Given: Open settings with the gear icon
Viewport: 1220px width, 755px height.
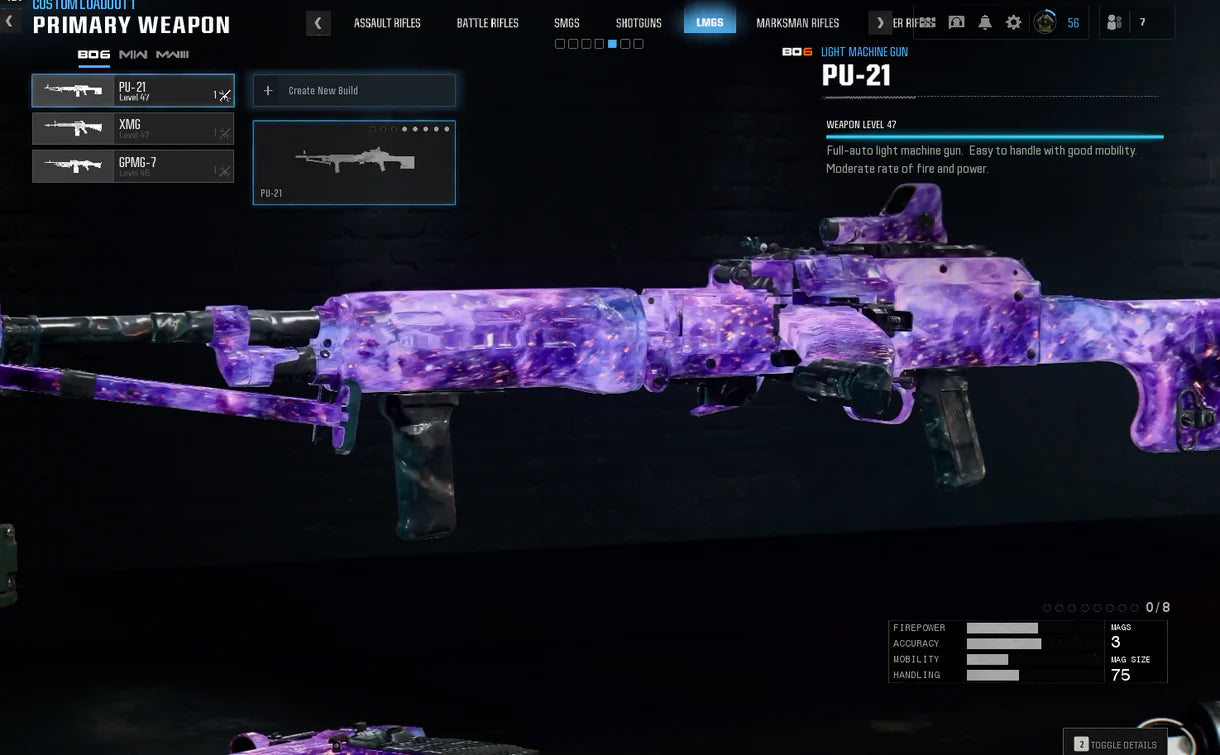Looking at the screenshot, I should click(x=1013, y=22).
